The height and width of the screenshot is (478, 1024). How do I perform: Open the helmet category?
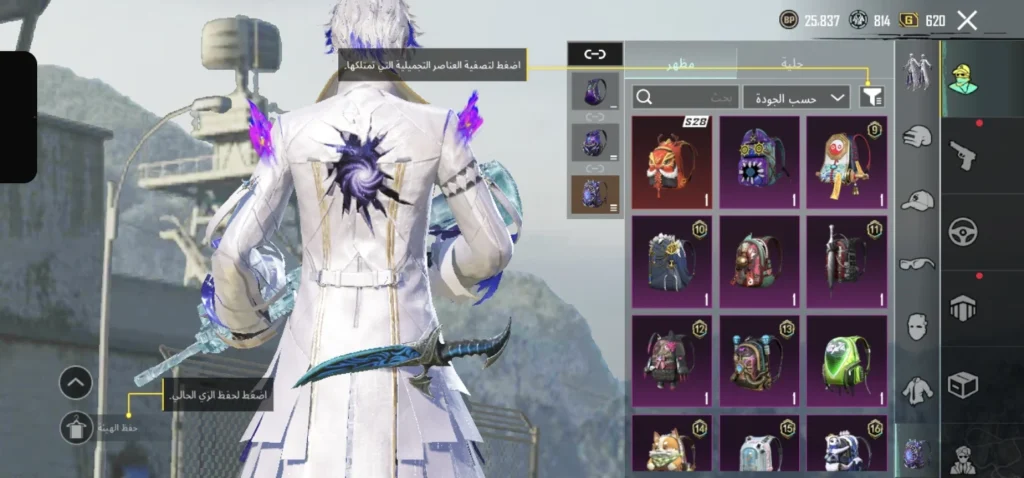916,137
